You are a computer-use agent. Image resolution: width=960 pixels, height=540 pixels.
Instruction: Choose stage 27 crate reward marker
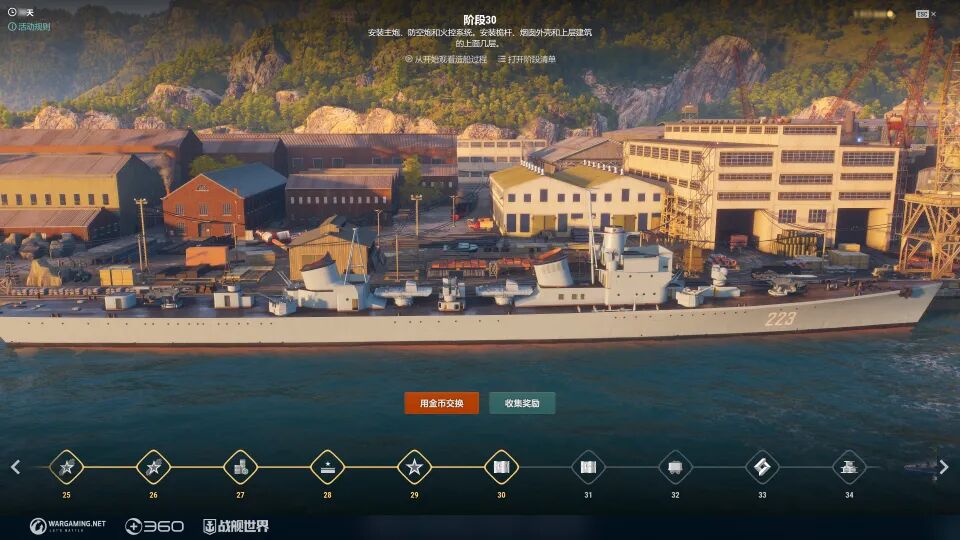[x=241, y=467]
